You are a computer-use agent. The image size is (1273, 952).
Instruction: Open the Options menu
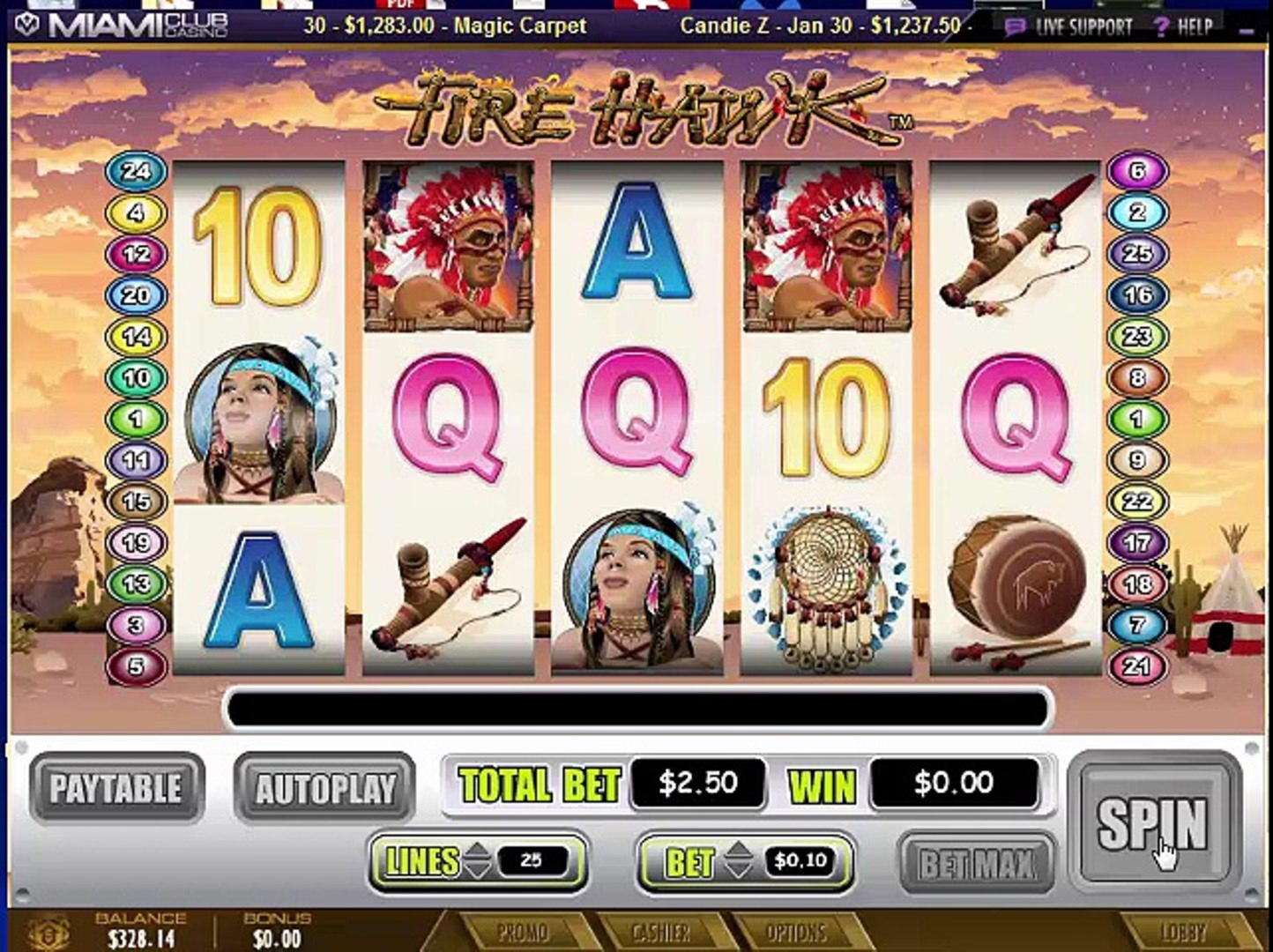tap(795, 933)
